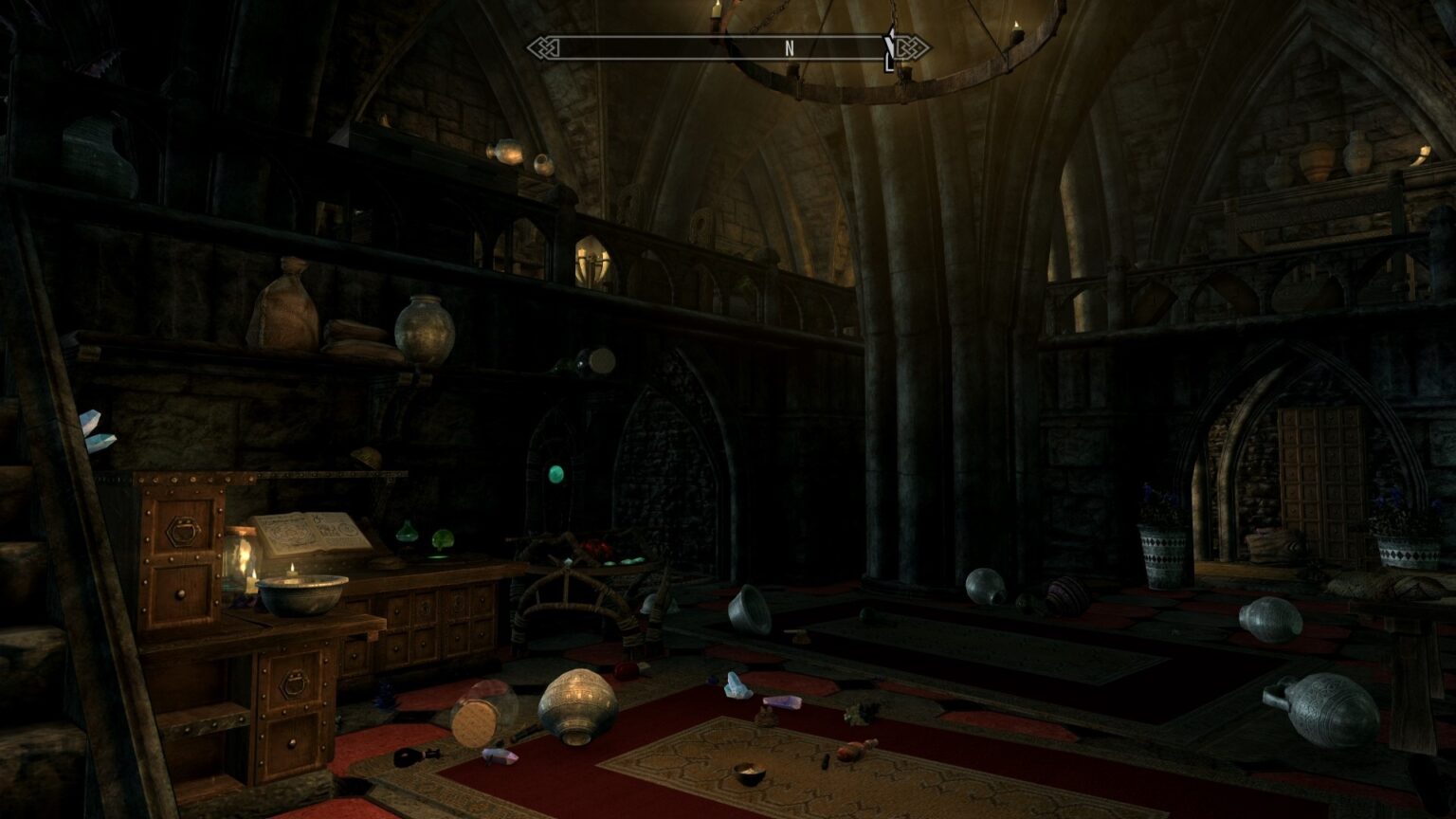Select the glowing green soul gem on the wall
Viewport: 1456px width, 819px height.
point(556,475)
